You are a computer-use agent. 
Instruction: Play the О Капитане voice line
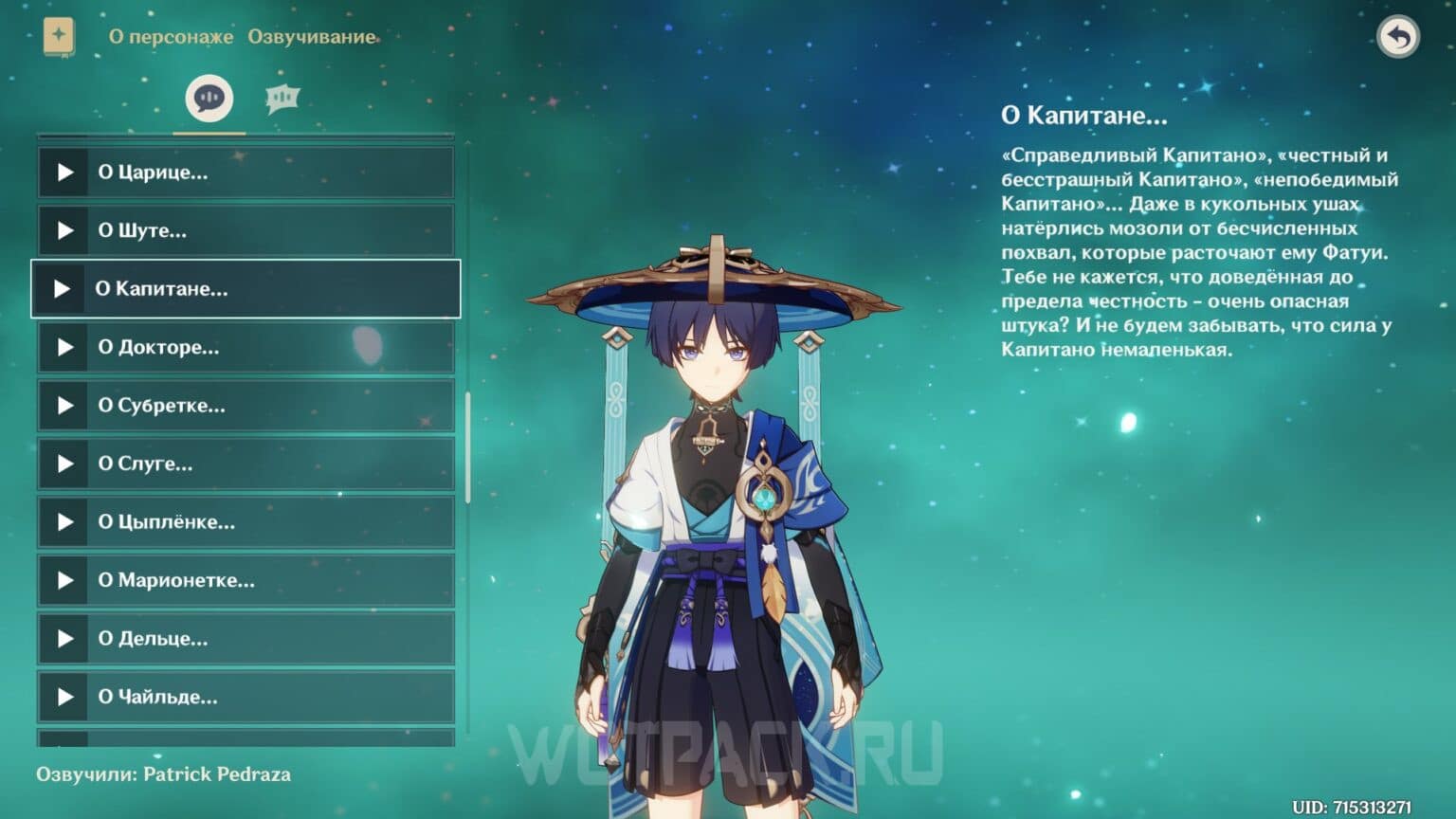coord(64,288)
